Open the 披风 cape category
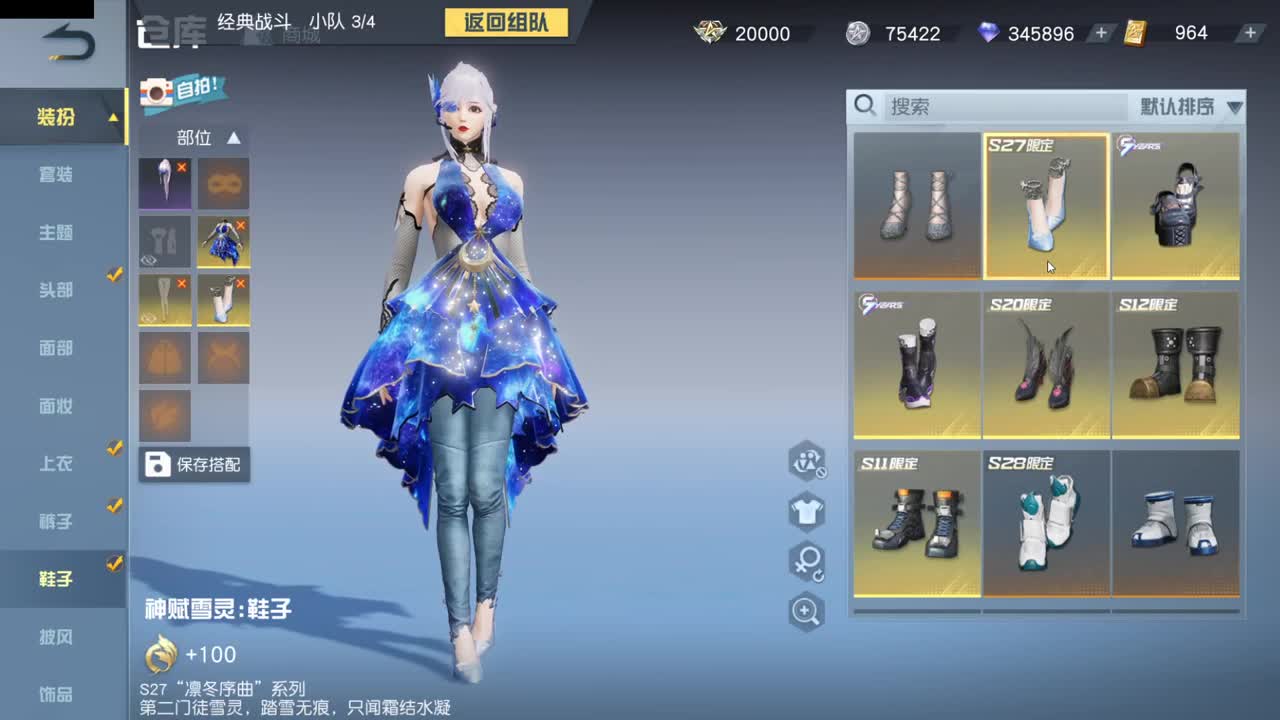Screen dimensions: 1280x720 click(x=57, y=636)
